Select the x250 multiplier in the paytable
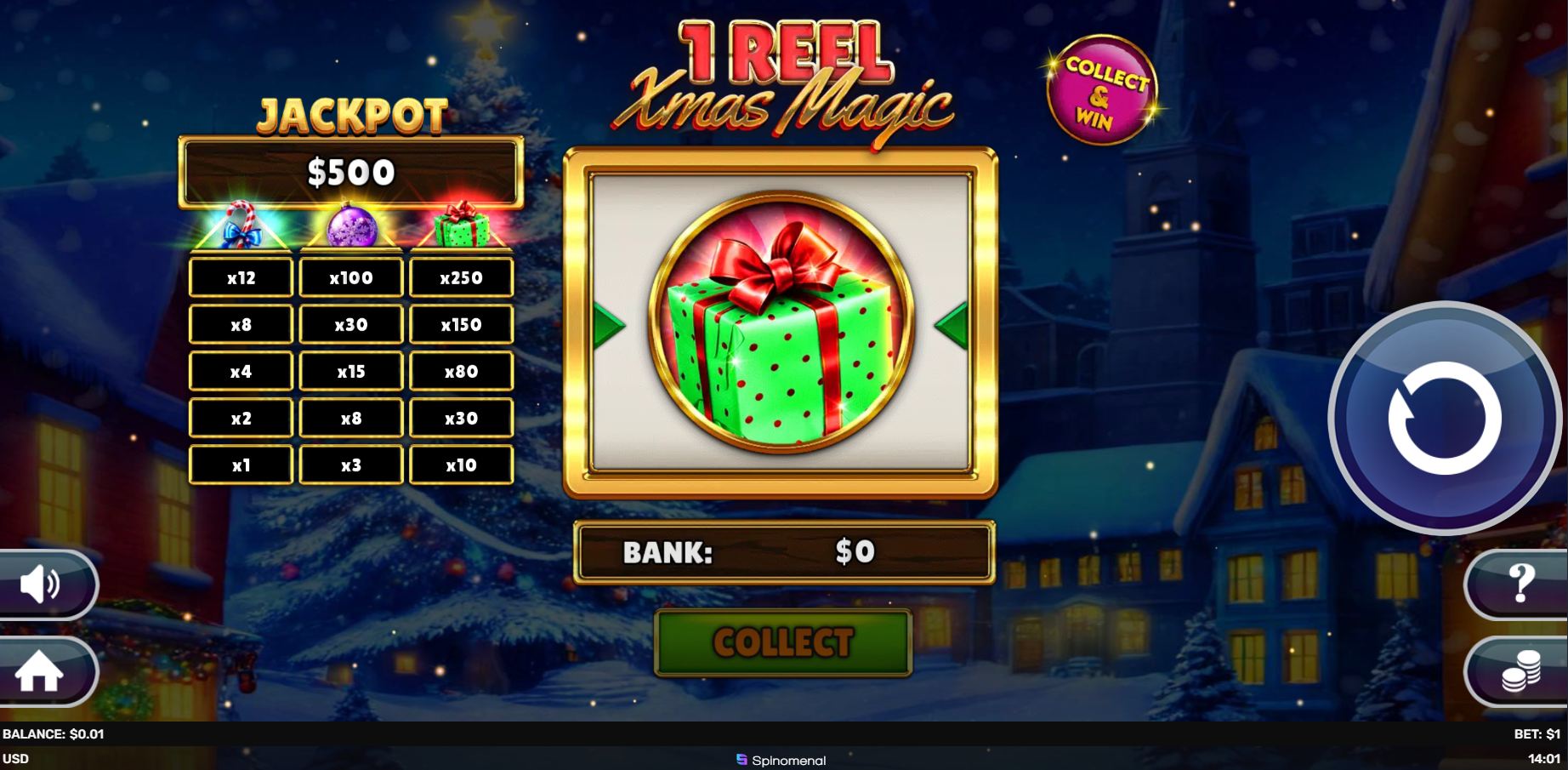The image size is (1568, 770). 462,277
